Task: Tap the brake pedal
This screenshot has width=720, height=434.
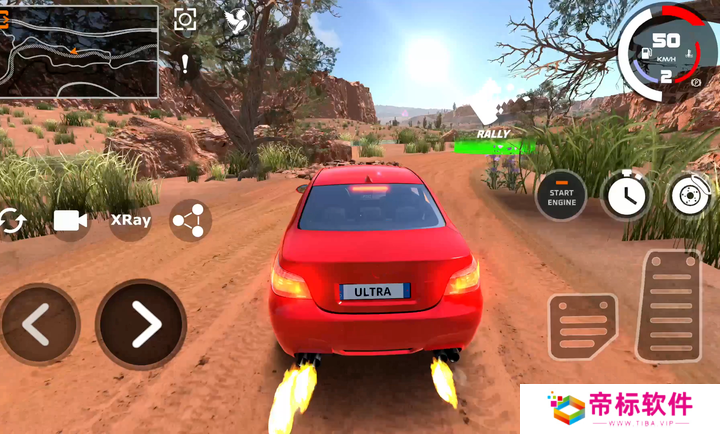Action: click(x=582, y=327)
